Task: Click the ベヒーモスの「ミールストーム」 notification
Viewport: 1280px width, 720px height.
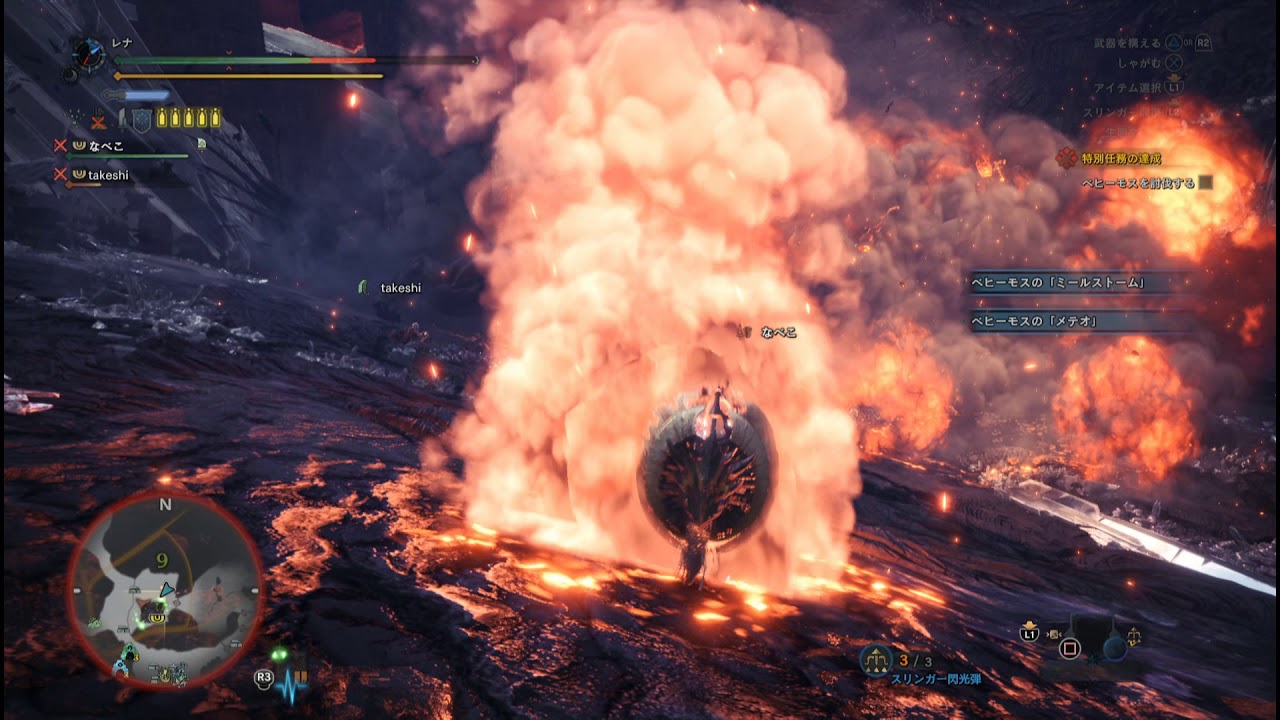Action: pyautogui.click(x=1058, y=283)
